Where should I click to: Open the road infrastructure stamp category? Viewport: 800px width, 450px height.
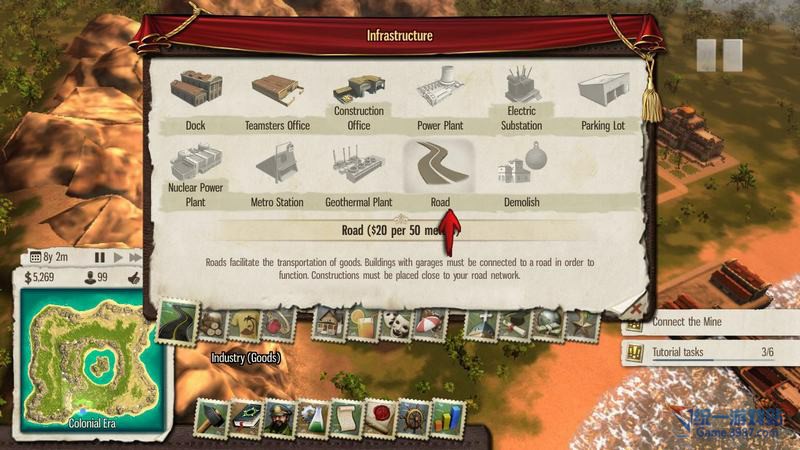click(x=176, y=323)
